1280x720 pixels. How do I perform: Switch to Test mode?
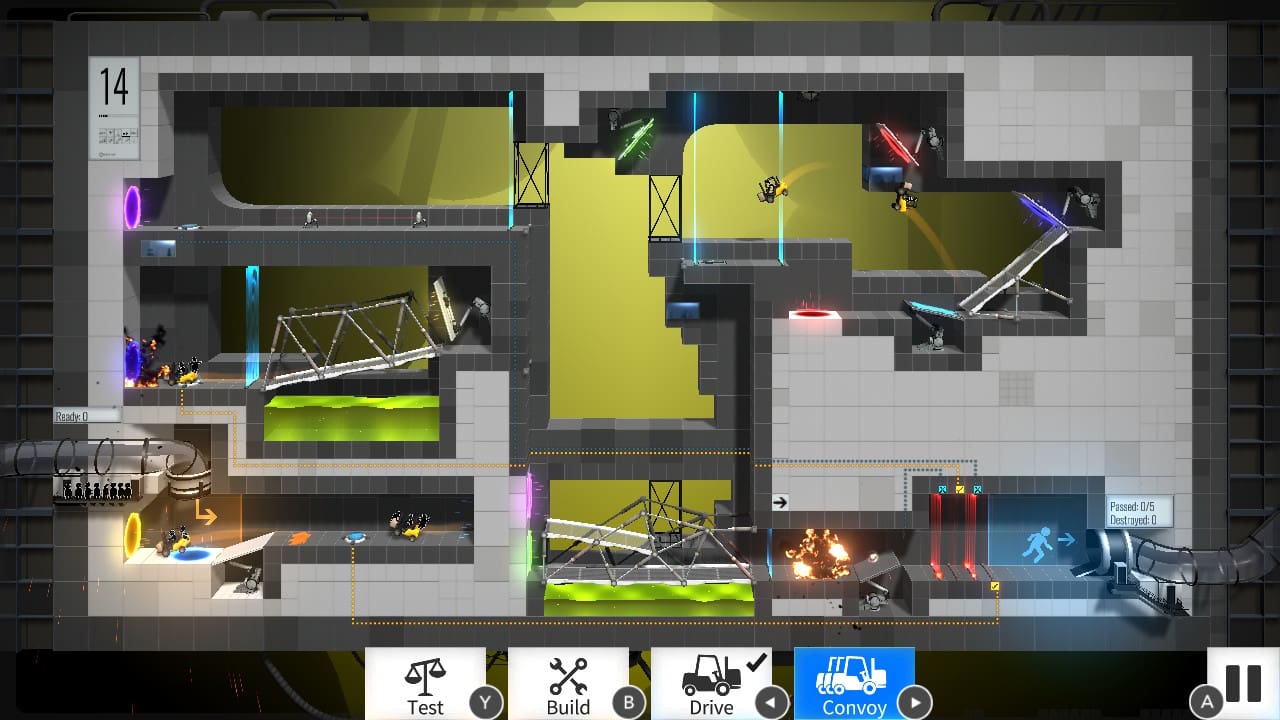click(x=425, y=685)
